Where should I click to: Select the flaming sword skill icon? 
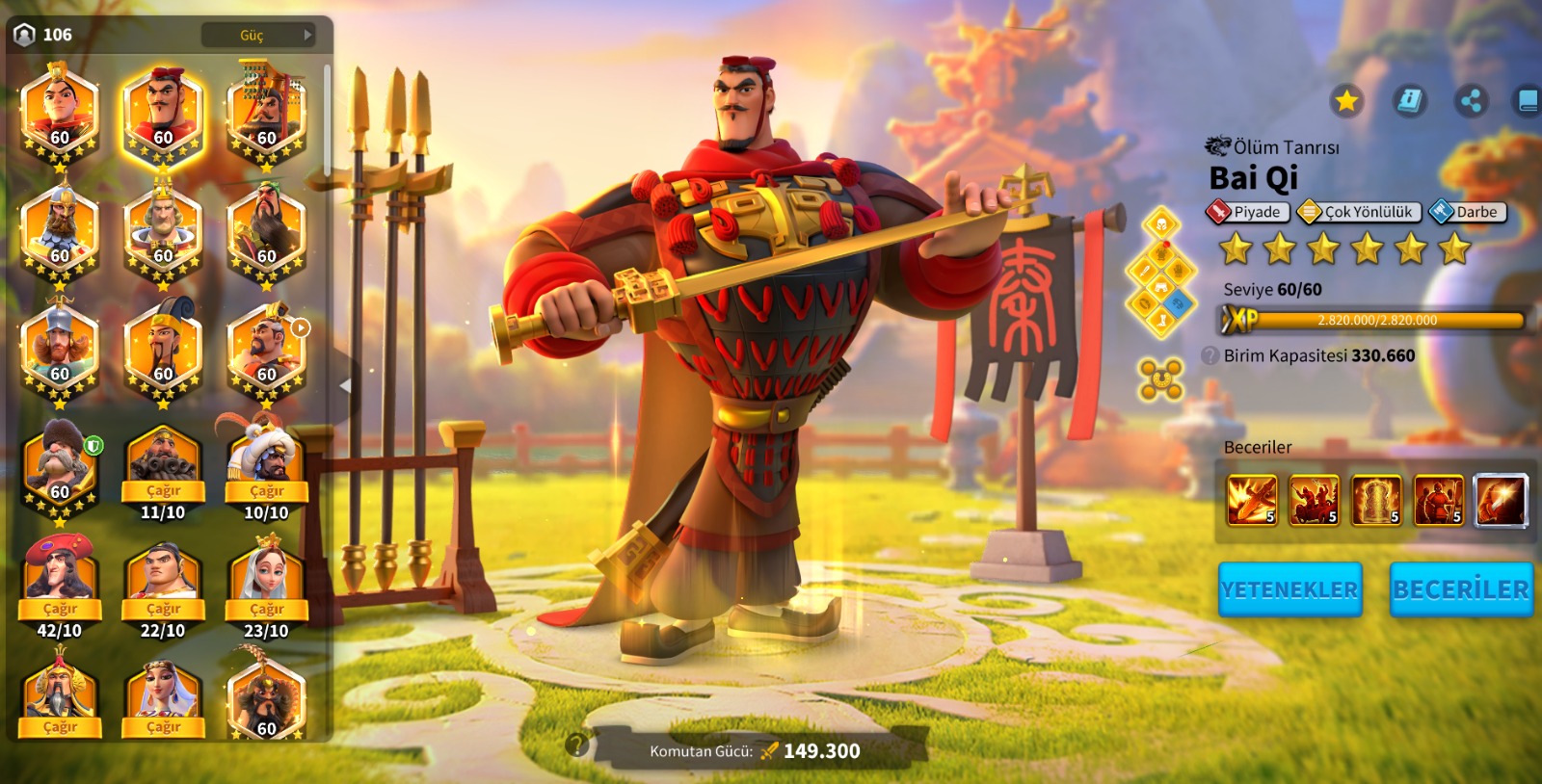pos(1251,500)
